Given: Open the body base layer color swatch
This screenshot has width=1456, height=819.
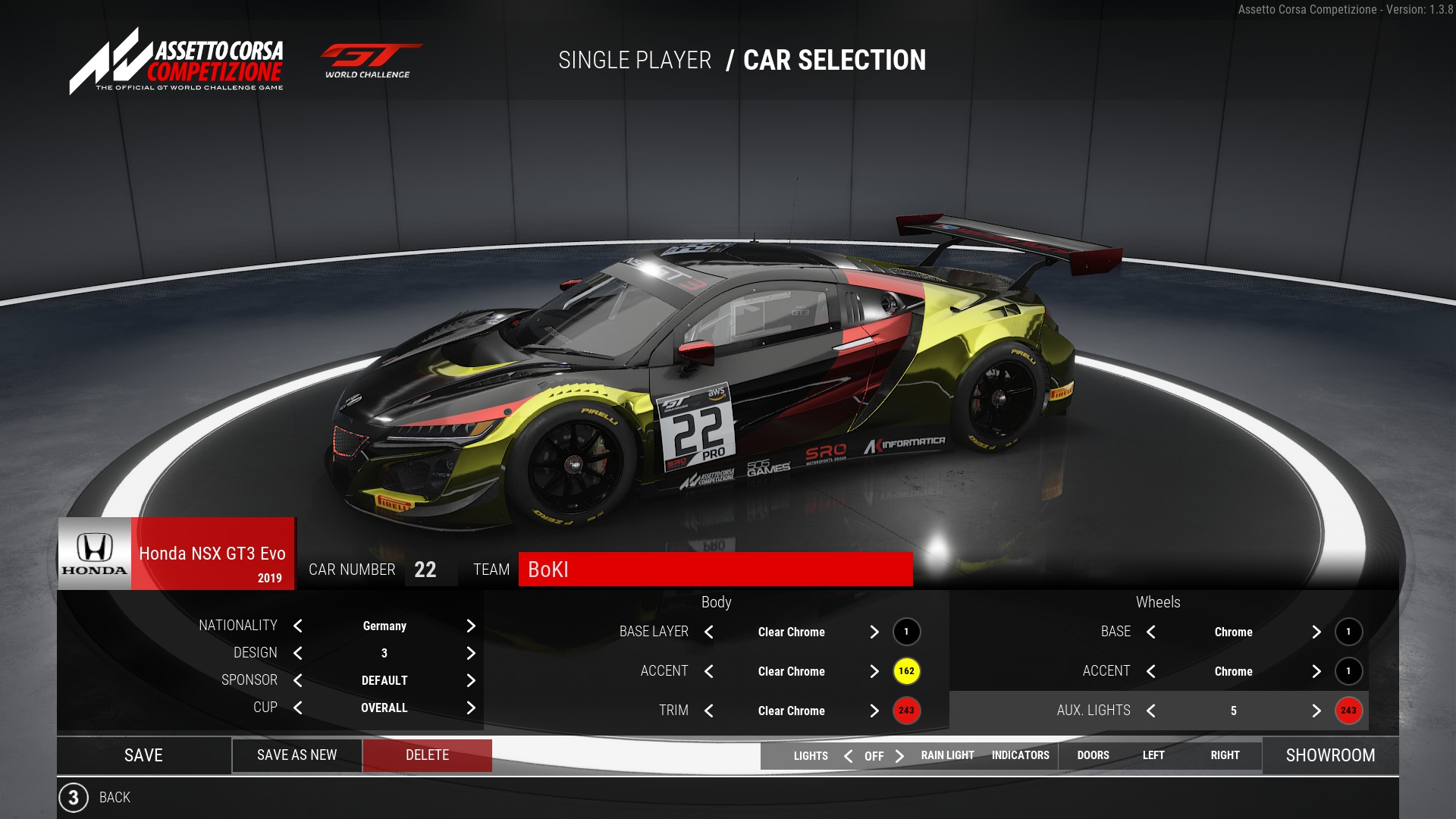Looking at the screenshot, I should coord(906,632).
